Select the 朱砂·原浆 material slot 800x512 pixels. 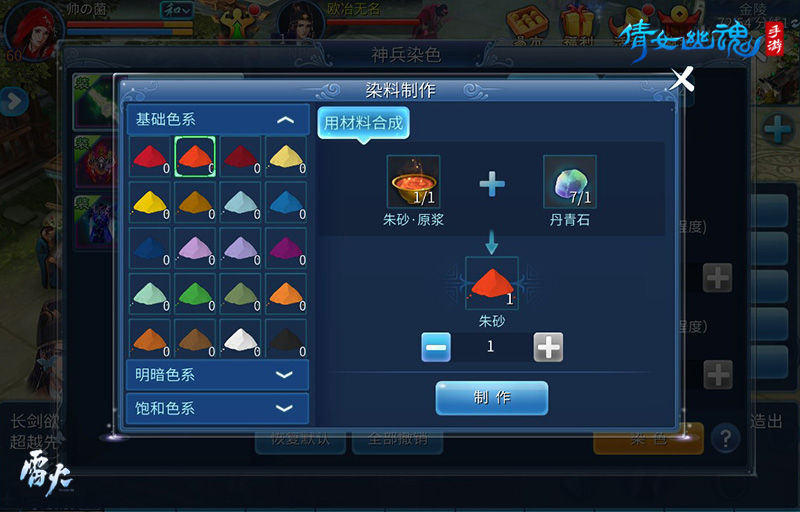414,182
